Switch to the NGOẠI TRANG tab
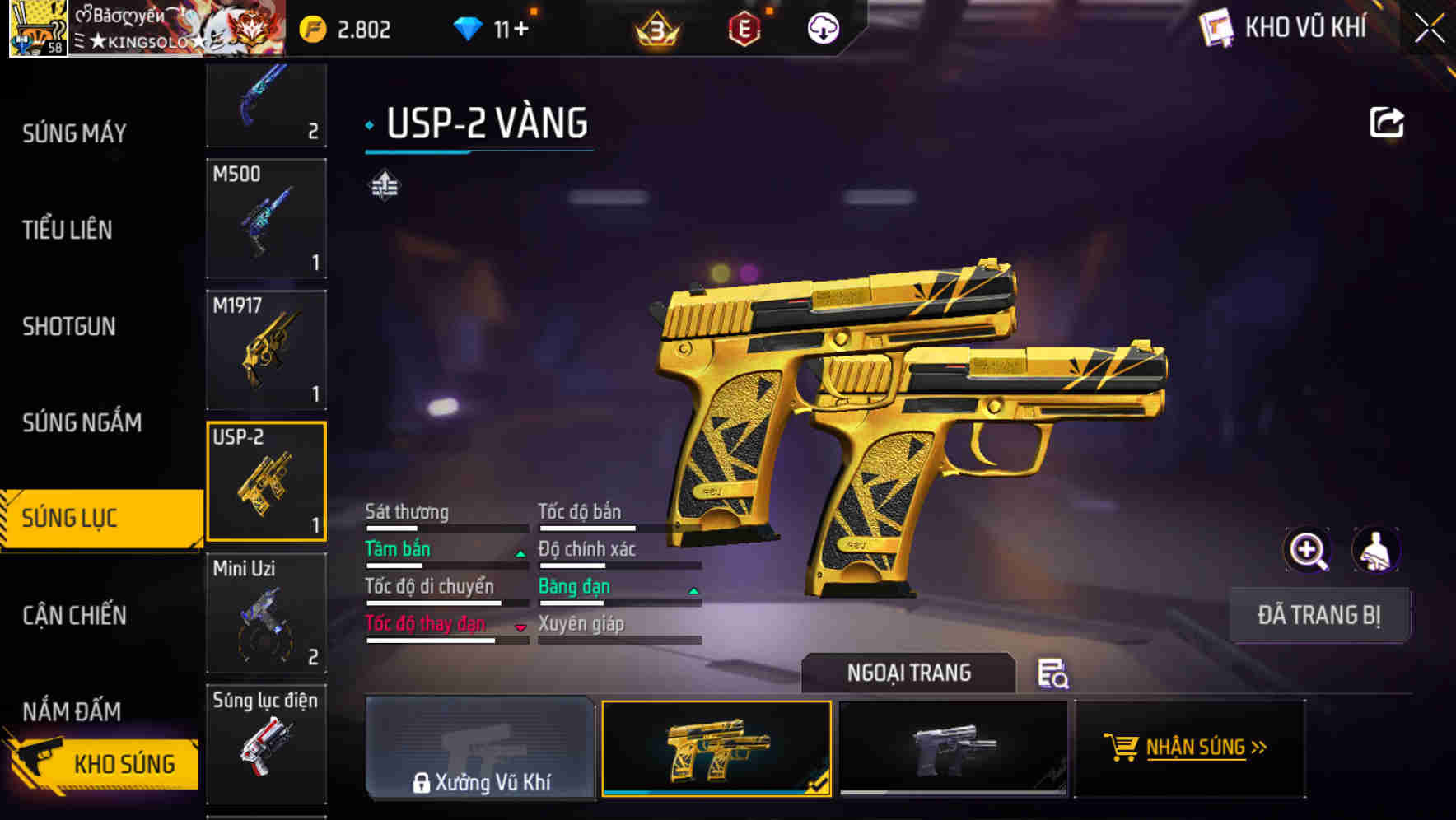This screenshot has width=1456, height=820. 910,673
